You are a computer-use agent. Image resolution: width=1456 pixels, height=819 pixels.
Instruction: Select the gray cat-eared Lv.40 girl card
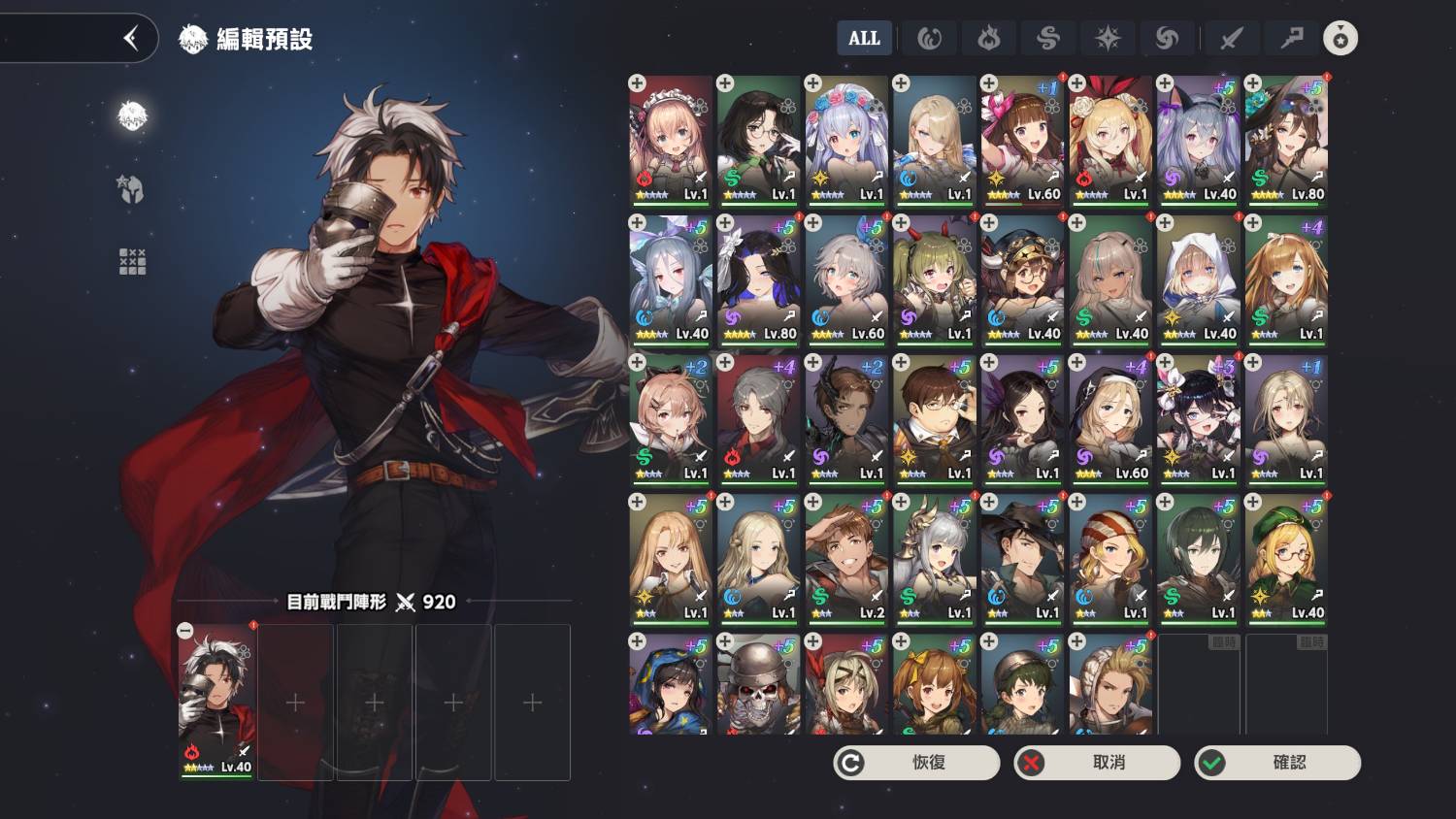point(1198,139)
